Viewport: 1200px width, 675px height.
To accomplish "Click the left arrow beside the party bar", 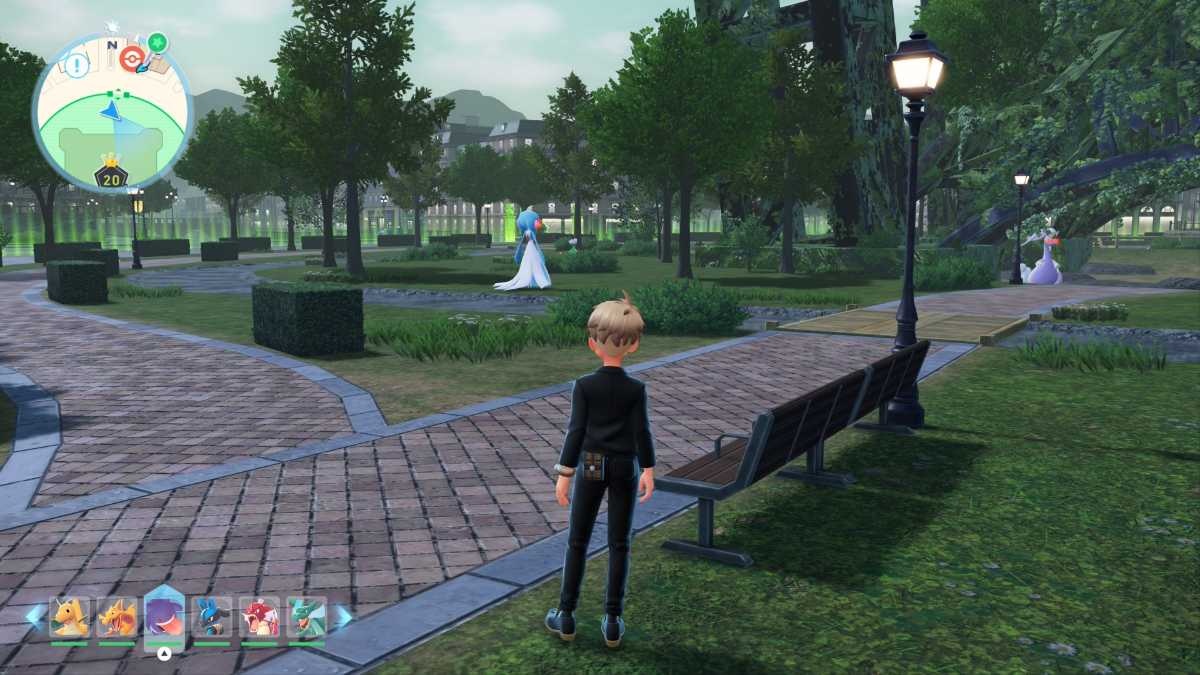I will [x=34, y=616].
